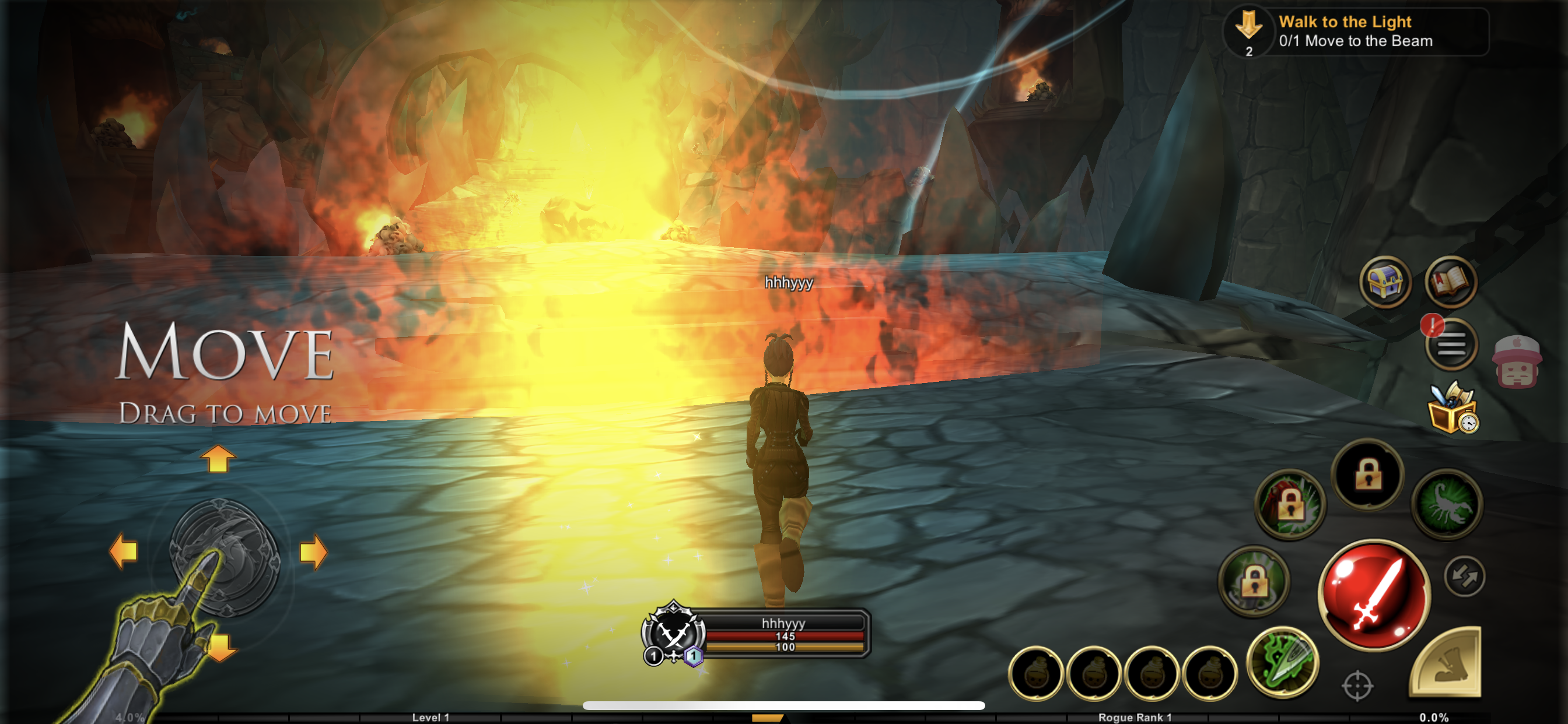The width and height of the screenshot is (1568, 724).
Task: Tap the left arrow beside the joystick
Action: click(x=124, y=551)
